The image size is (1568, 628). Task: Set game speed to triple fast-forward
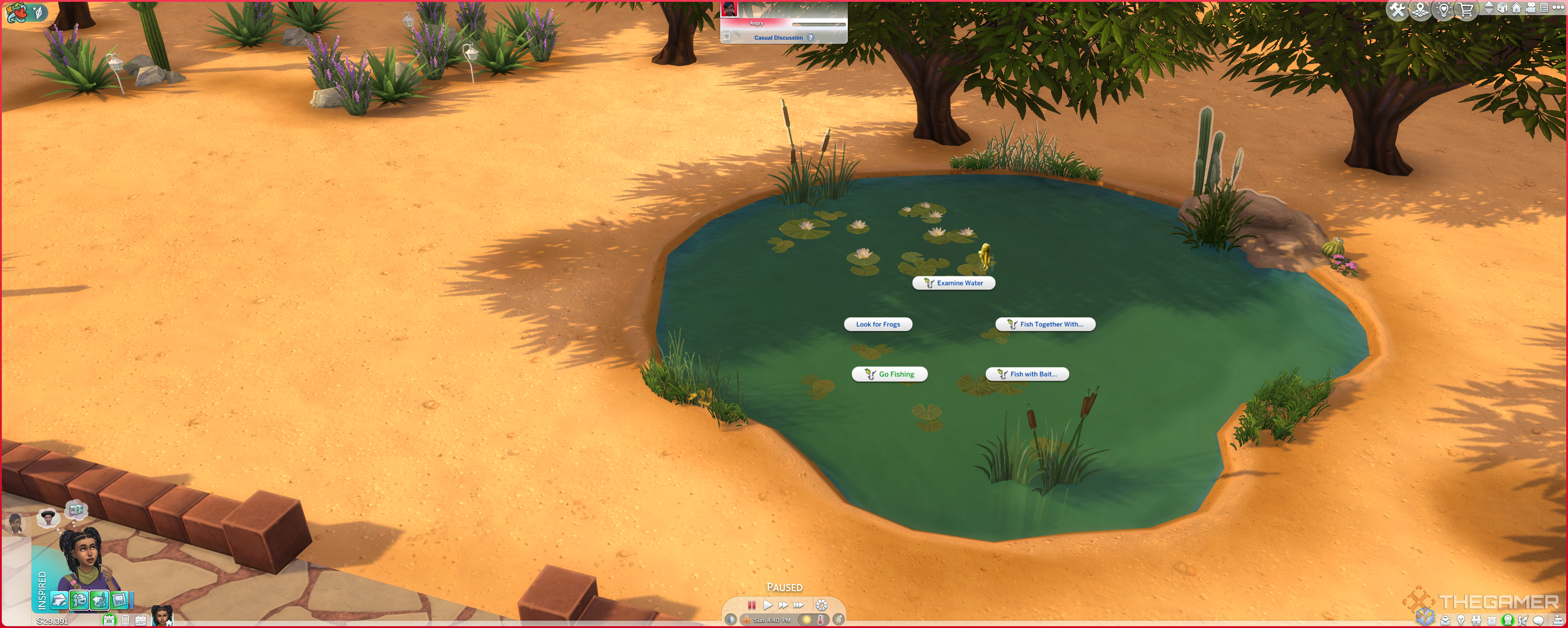tap(799, 605)
